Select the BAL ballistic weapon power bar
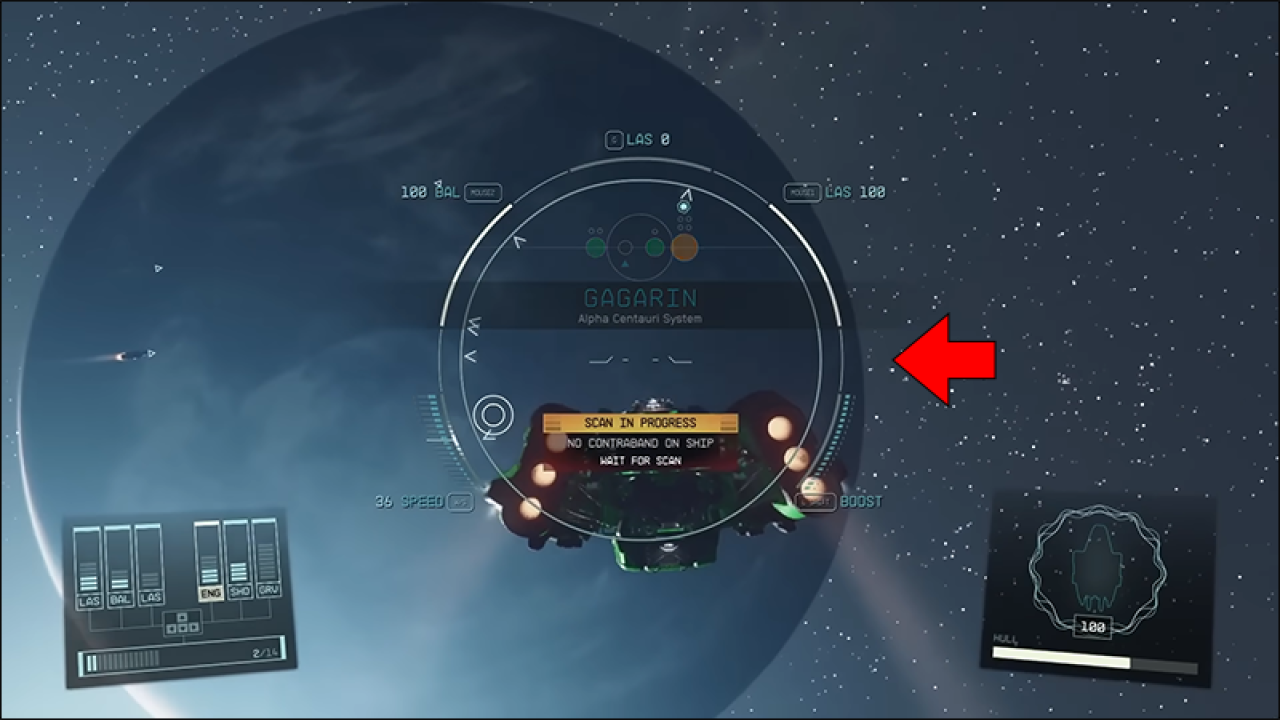1280x720 pixels. point(120,568)
